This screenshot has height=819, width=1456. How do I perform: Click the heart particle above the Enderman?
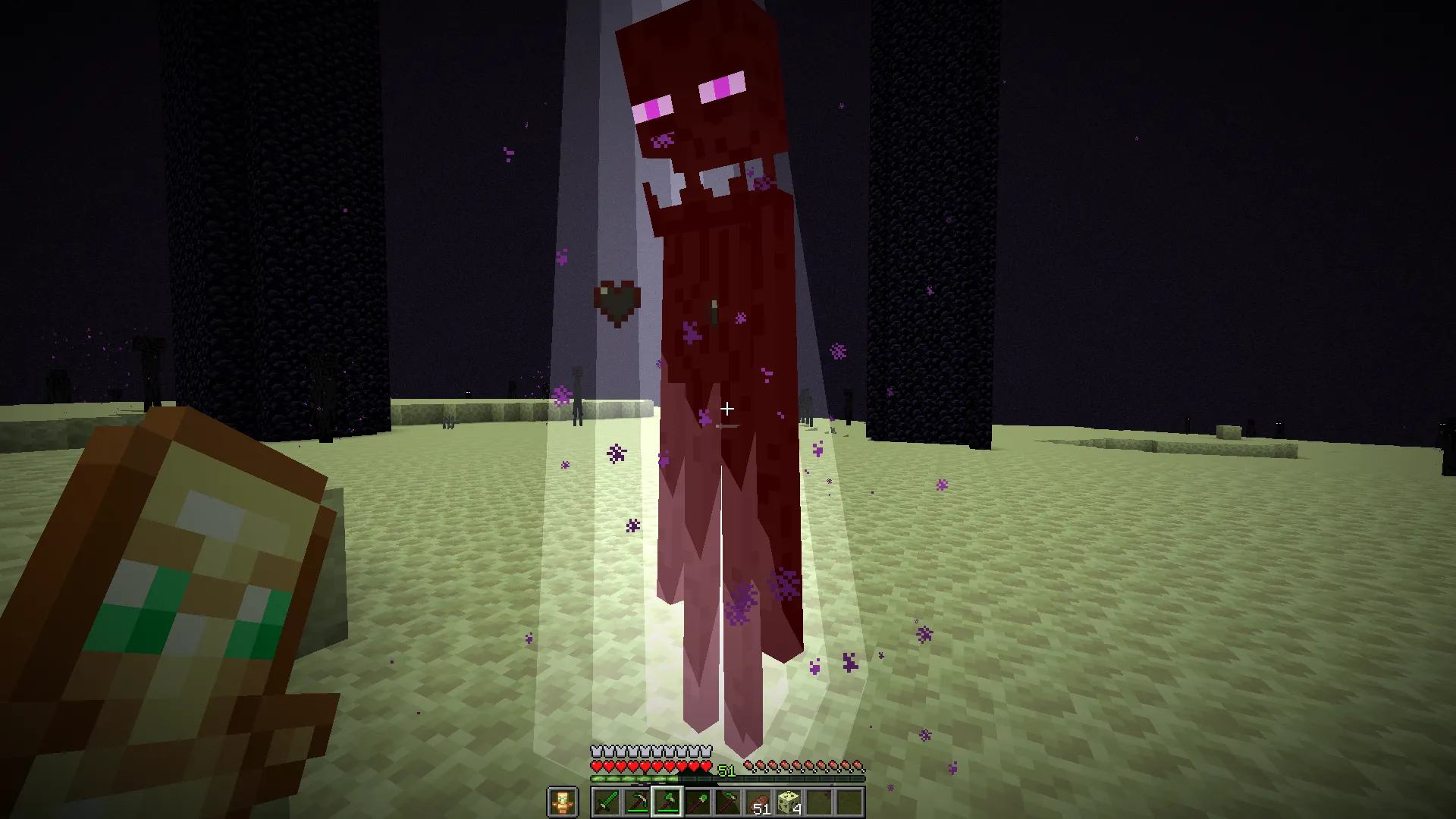point(618,297)
